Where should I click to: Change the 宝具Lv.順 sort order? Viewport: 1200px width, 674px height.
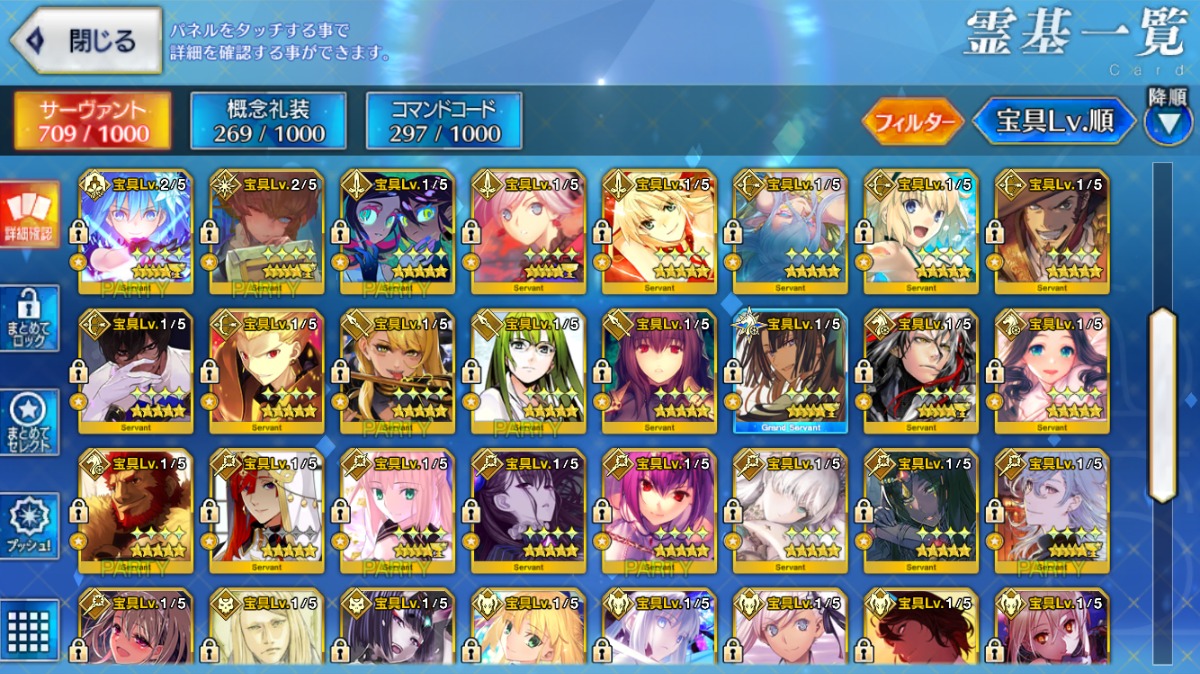coord(1054,122)
